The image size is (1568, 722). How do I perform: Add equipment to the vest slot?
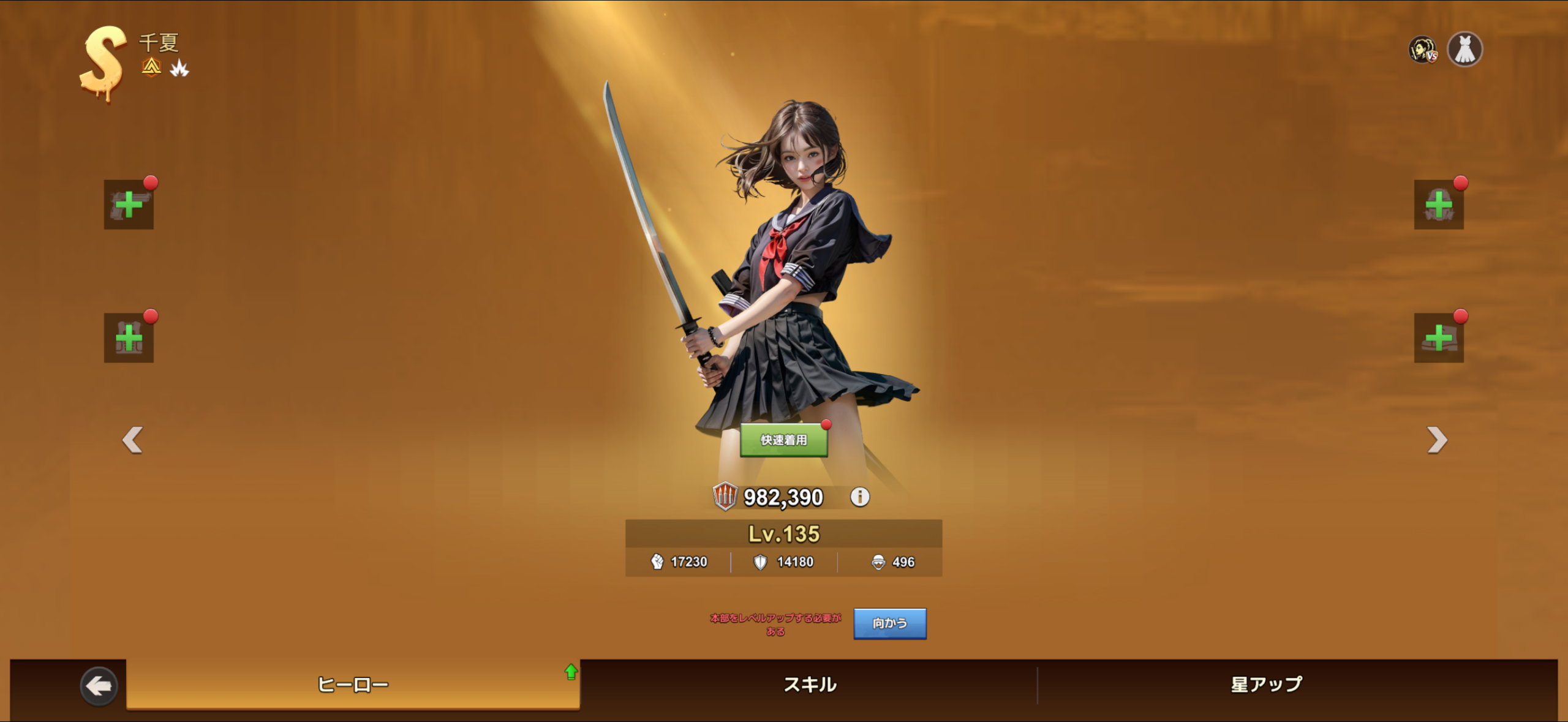tap(129, 338)
